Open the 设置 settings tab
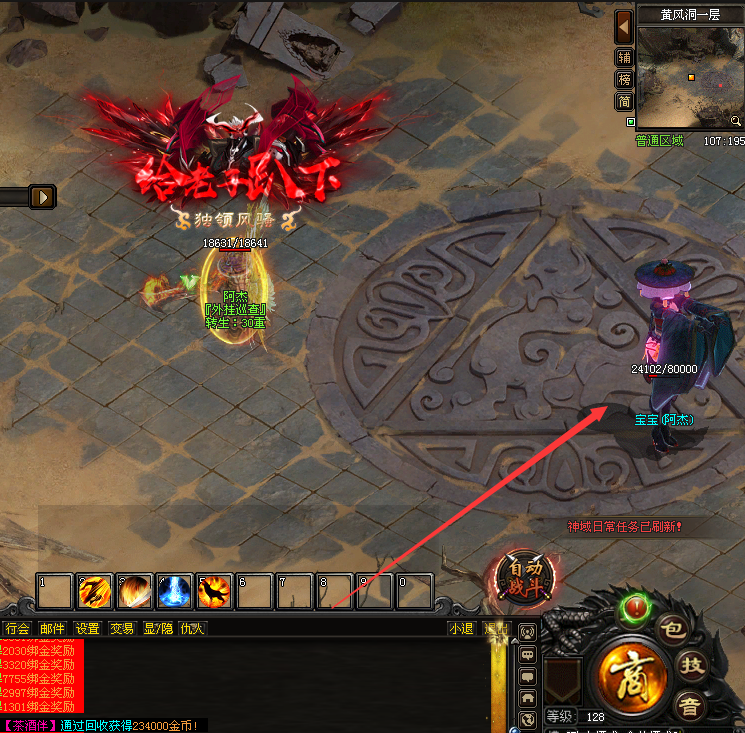The width and height of the screenshot is (745, 733). pos(87,629)
